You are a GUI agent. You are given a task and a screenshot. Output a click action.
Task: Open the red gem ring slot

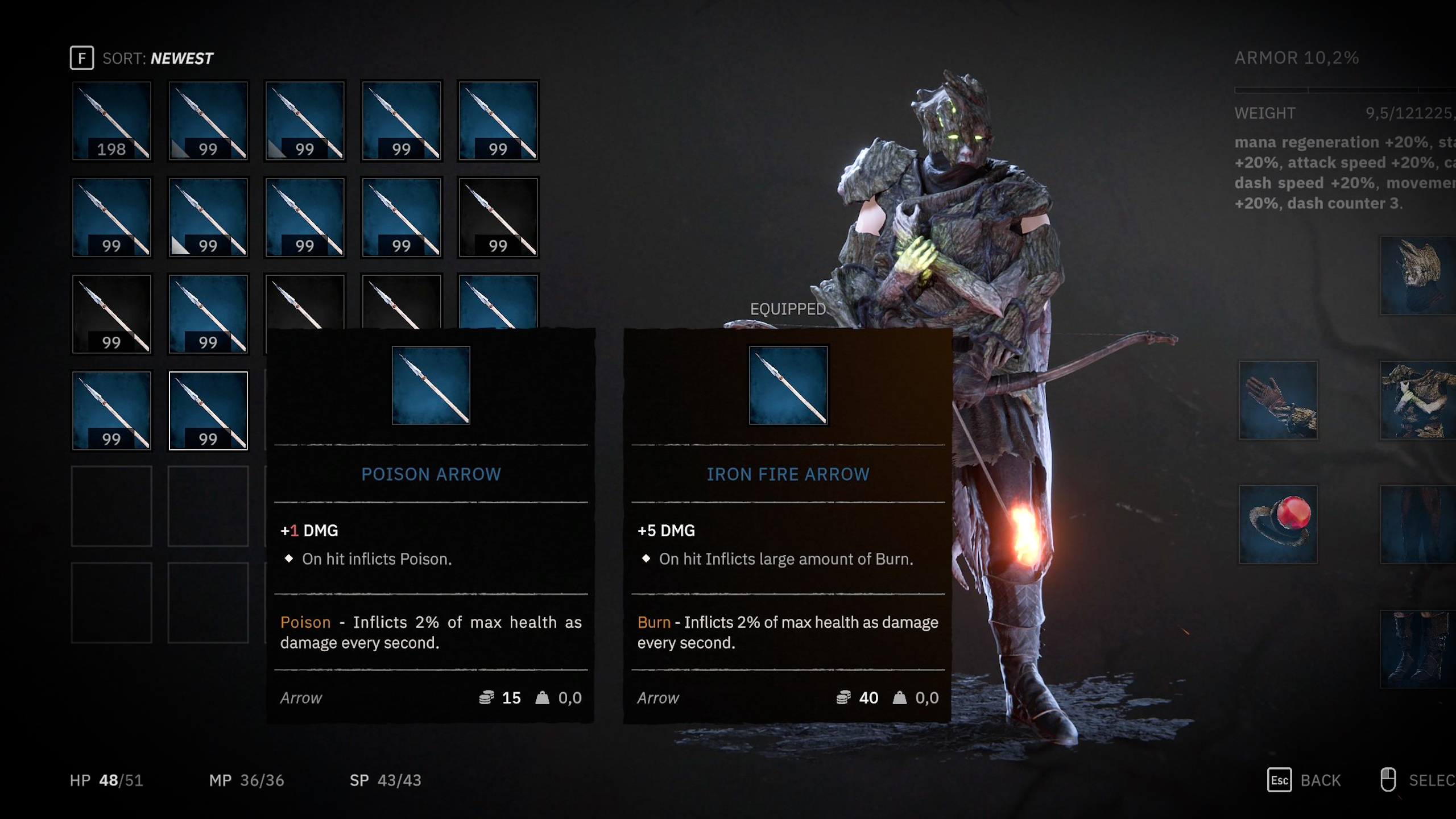[1279, 524]
